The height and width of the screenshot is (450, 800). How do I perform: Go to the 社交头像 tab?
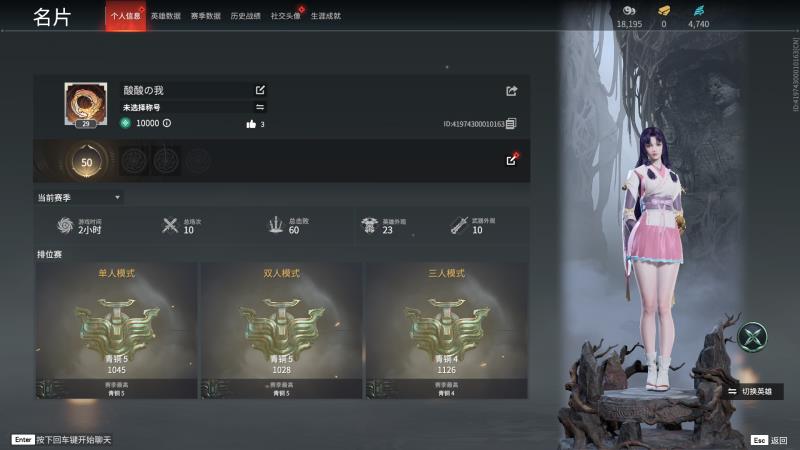point(285,16)
